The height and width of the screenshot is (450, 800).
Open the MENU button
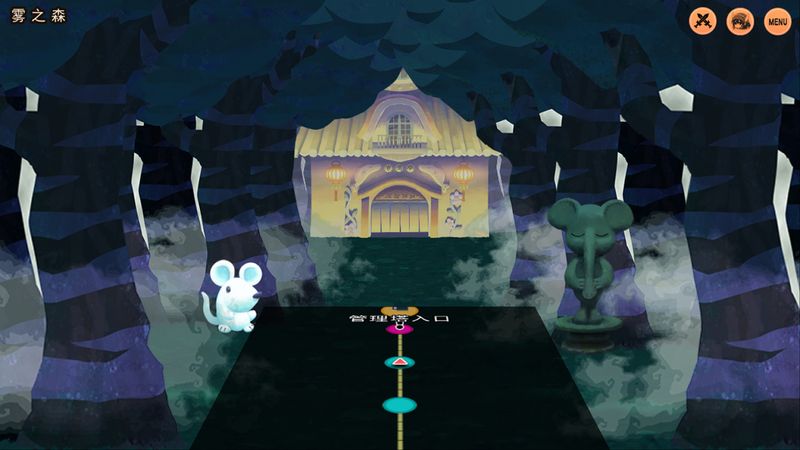(777, 21)
